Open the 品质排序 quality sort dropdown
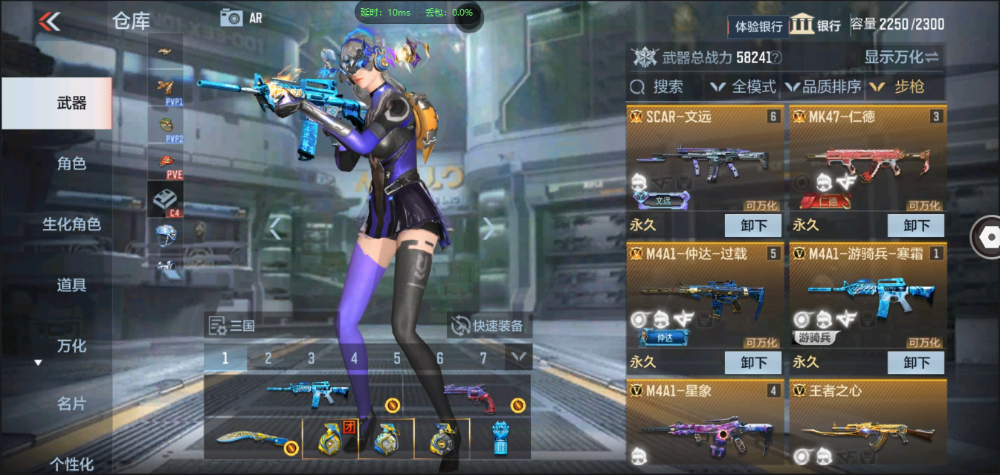 [x=824, y=87]
